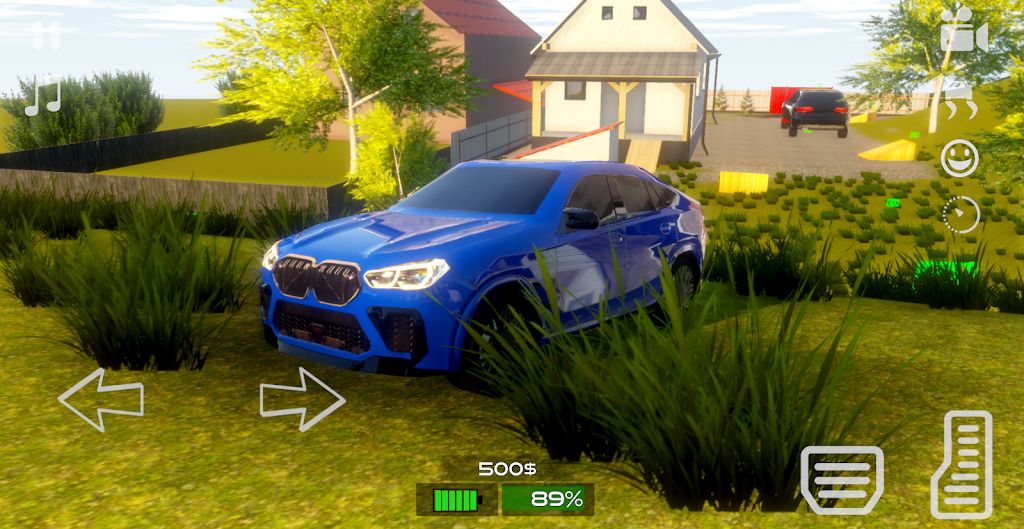Hit the wide brake pedal
Screen dimensions: 1024x529
click(842, 480)
